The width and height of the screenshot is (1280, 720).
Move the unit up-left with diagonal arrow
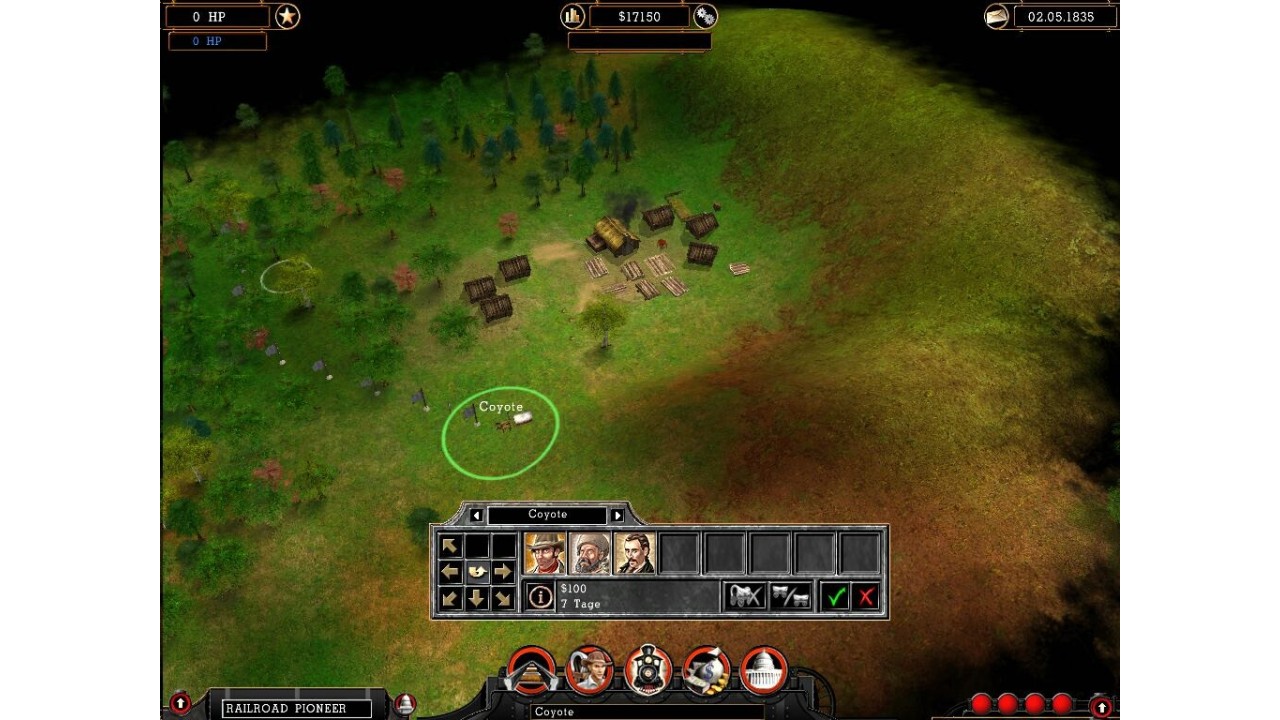pyautogui.click(x=450, y=546)
